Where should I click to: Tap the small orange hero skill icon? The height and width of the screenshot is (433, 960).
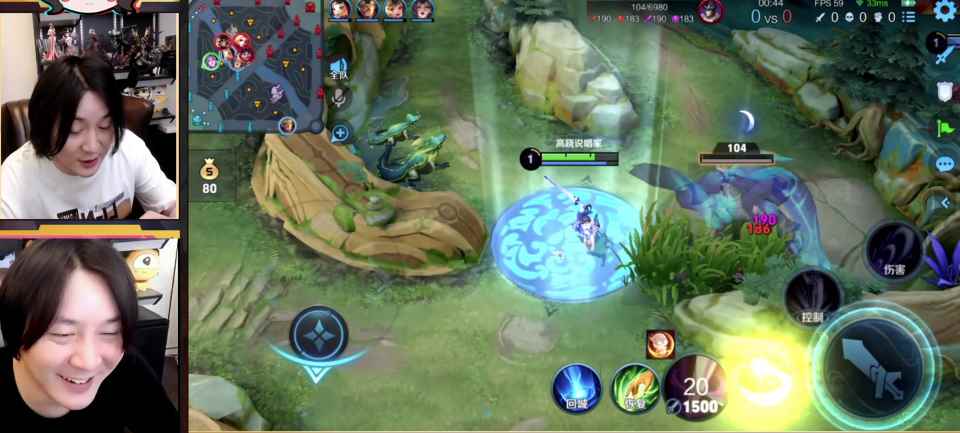click(659, 343)
